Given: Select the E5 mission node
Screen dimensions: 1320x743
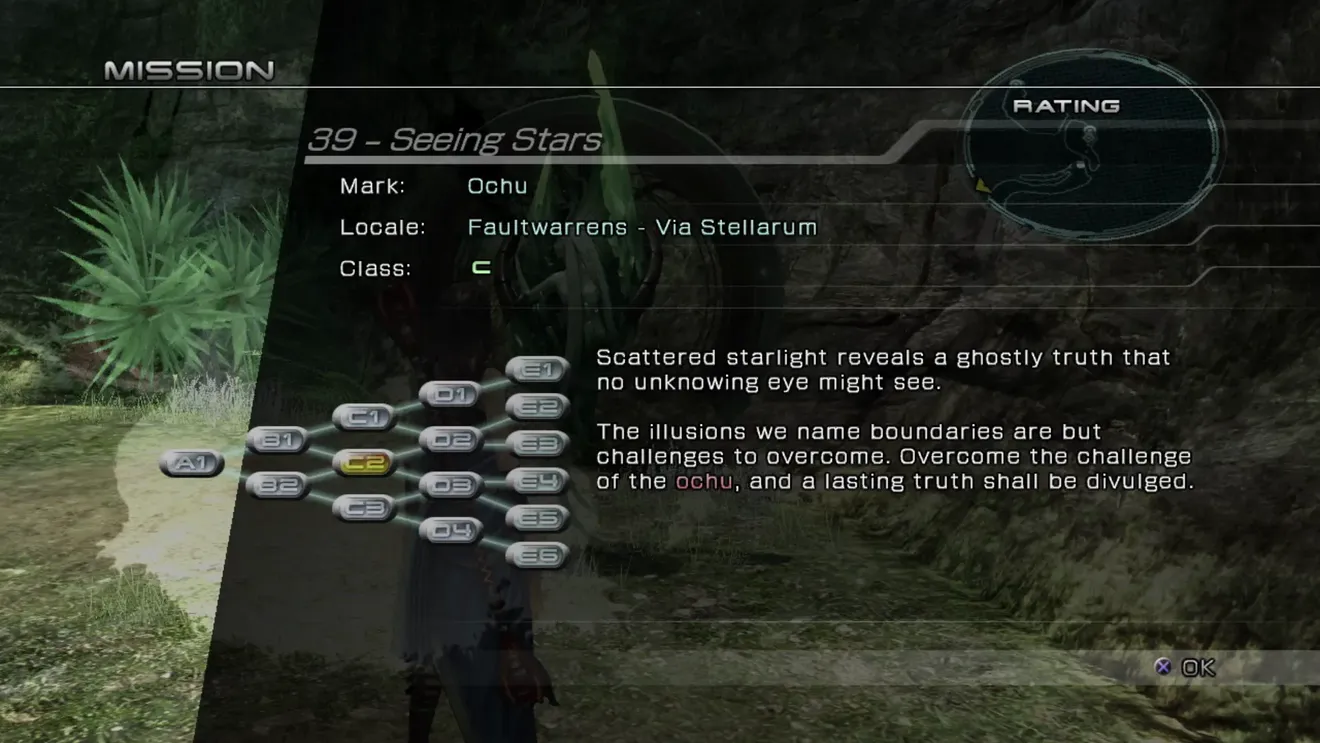Looking at the screenshot, I should pyautogui.click(x=538, y=518).
